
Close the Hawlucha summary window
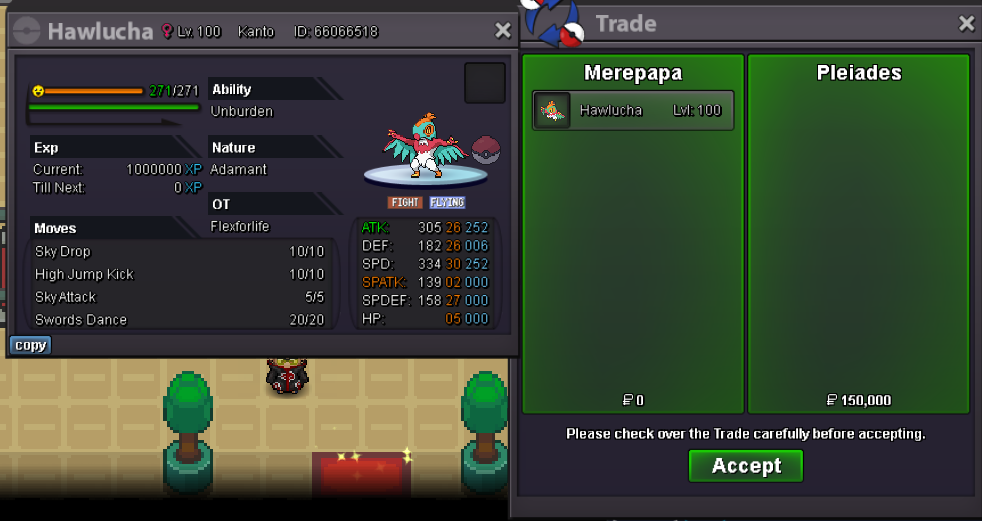click(503, 31)
